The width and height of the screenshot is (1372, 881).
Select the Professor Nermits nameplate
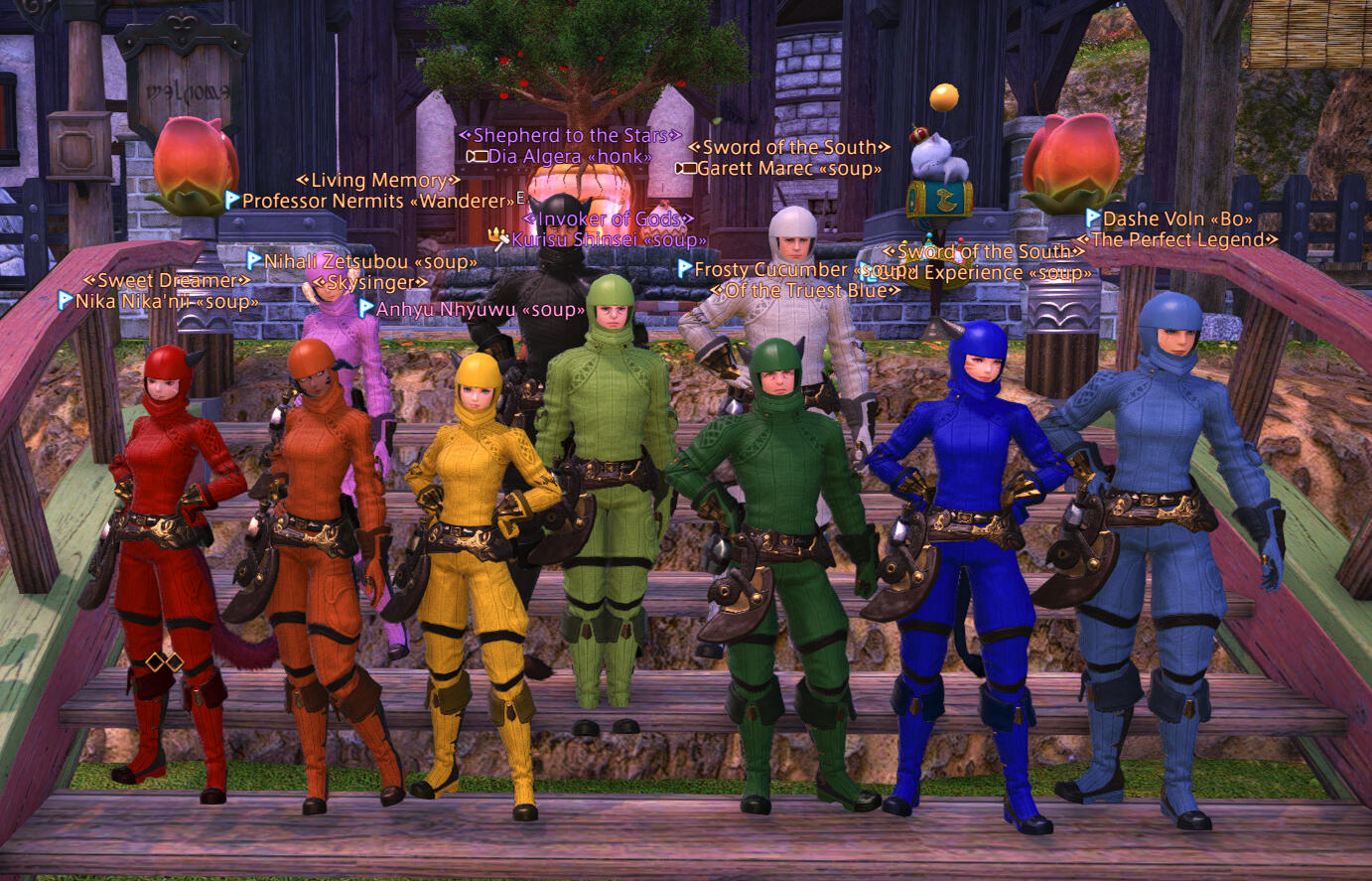click(377, 202)
